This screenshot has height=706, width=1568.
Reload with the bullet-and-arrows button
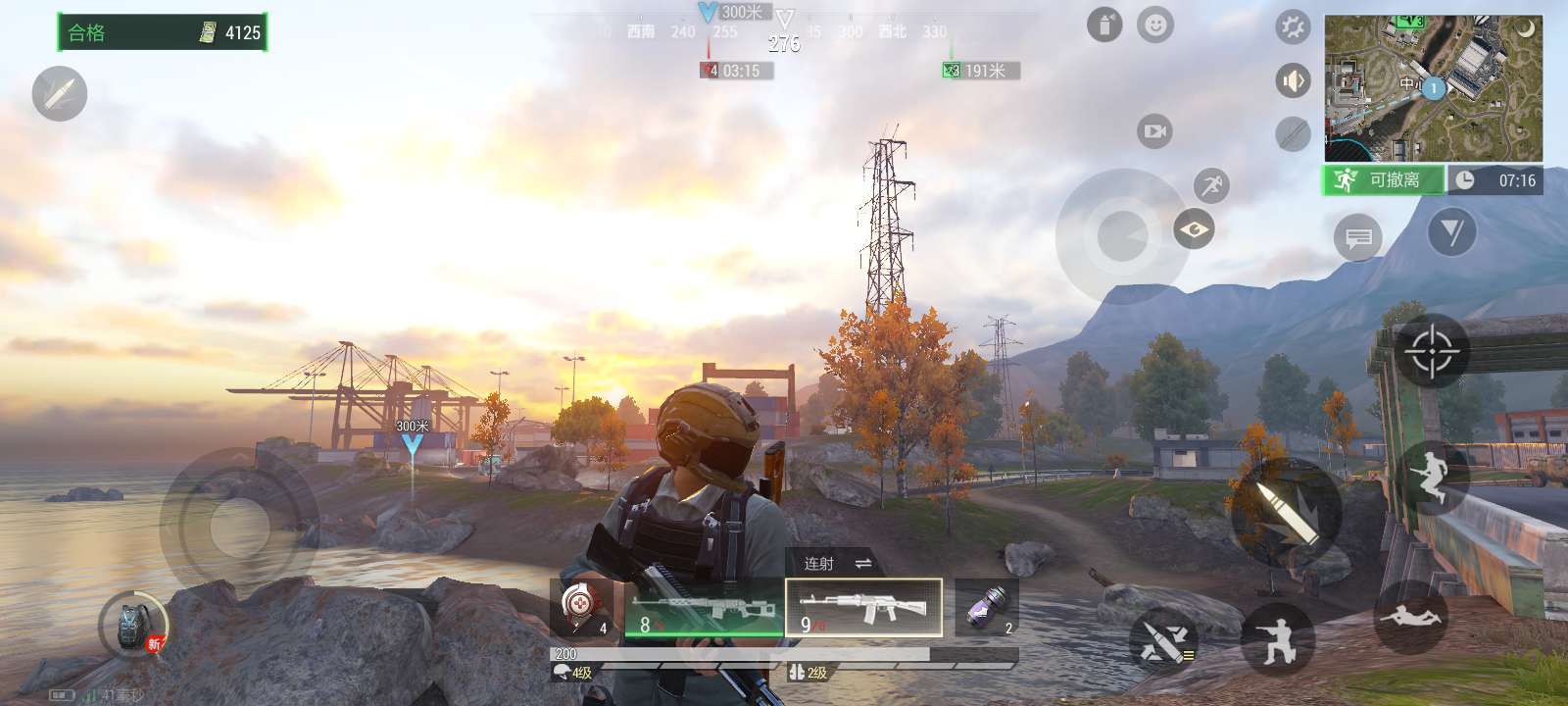[x=1164, y=641]
